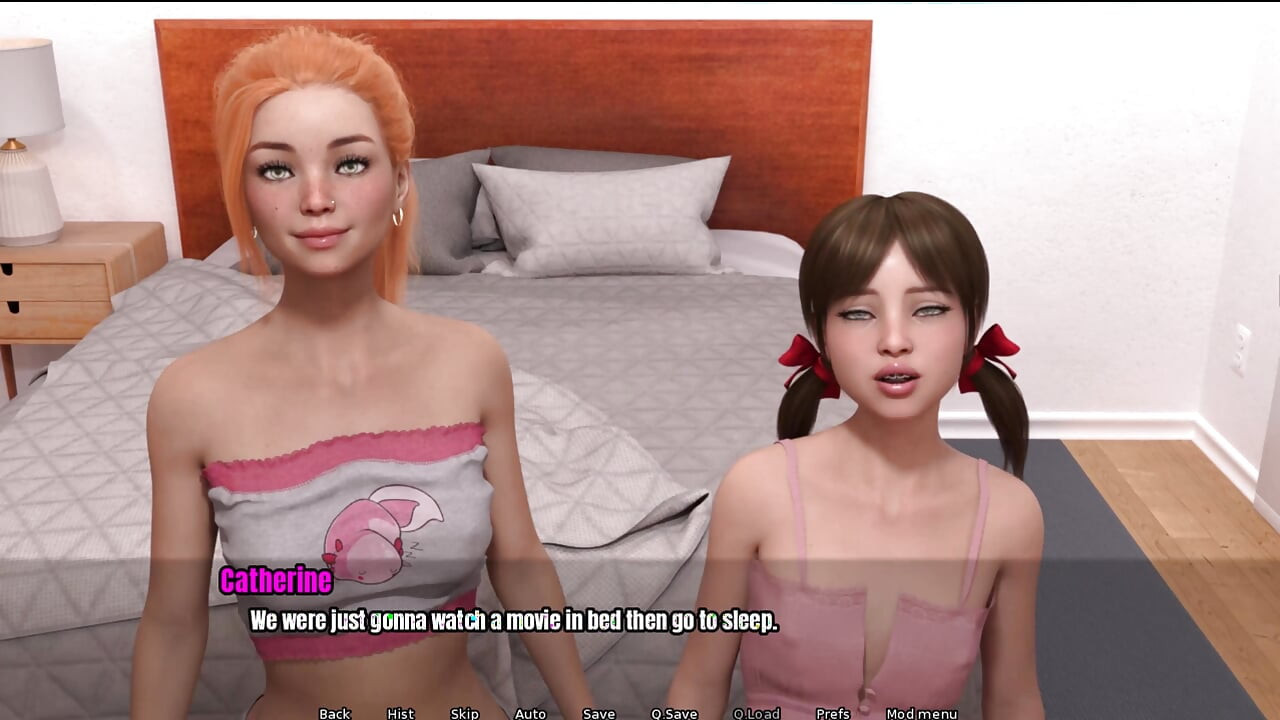This screenshot has height=720, width=1280.
Task: Click the dialogue box to continue the scene
Action: (513, 620)
